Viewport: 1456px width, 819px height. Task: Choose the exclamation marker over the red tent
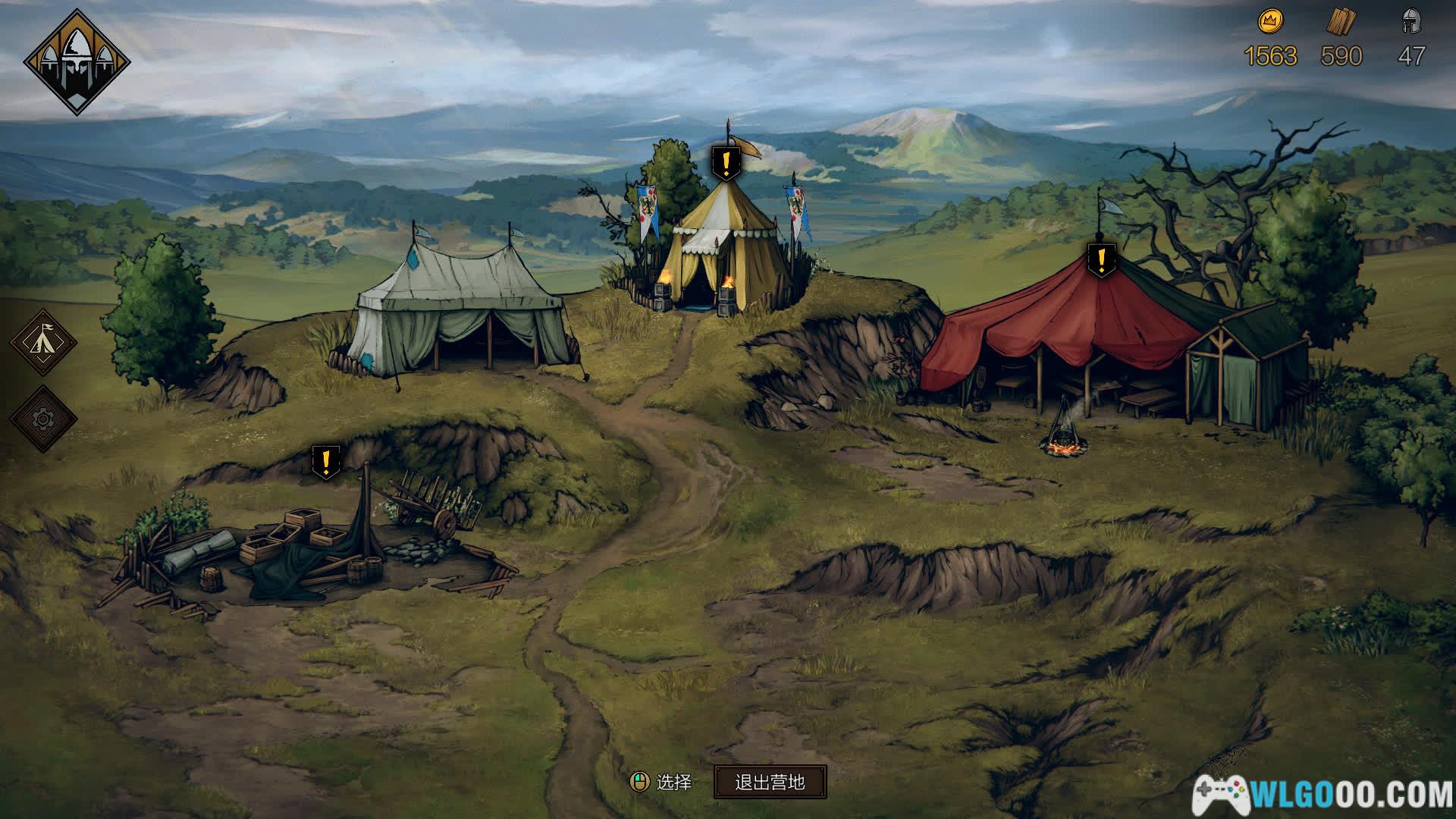click(x=1101, y=259)
